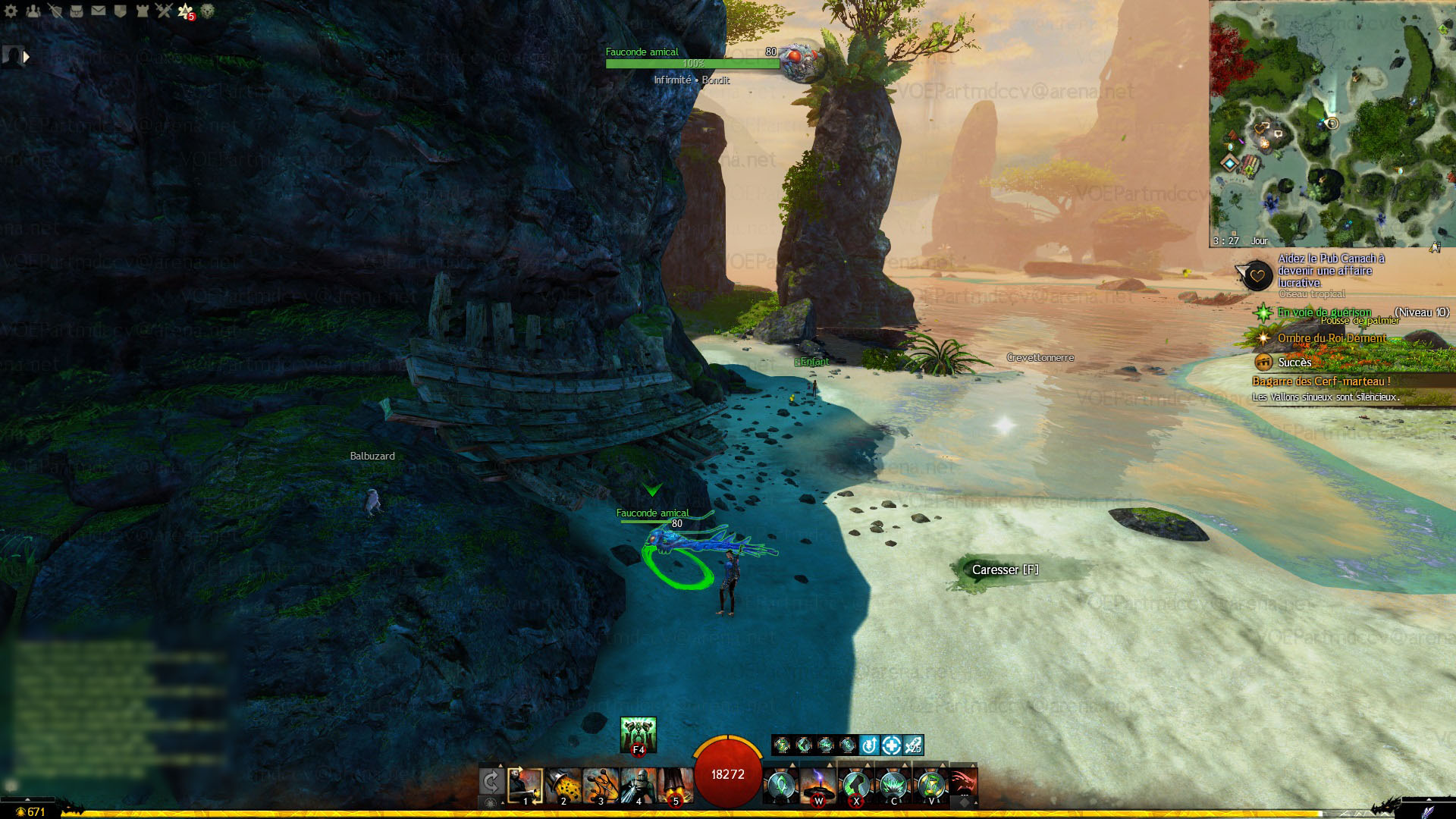Viewport: 1456px width, 819px height.
Task: Open the Black Lion trading post icon
Action: pyautogui.click(x=207, y=11)
